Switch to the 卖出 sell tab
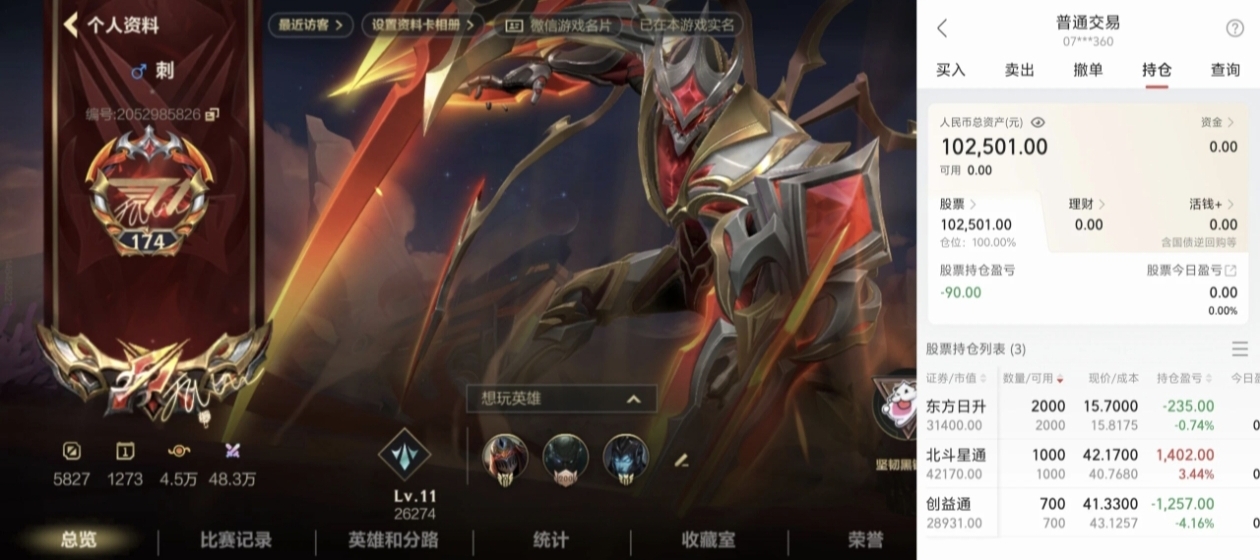The height and width of the screenshot is (560, 1260). [1019, 70]
